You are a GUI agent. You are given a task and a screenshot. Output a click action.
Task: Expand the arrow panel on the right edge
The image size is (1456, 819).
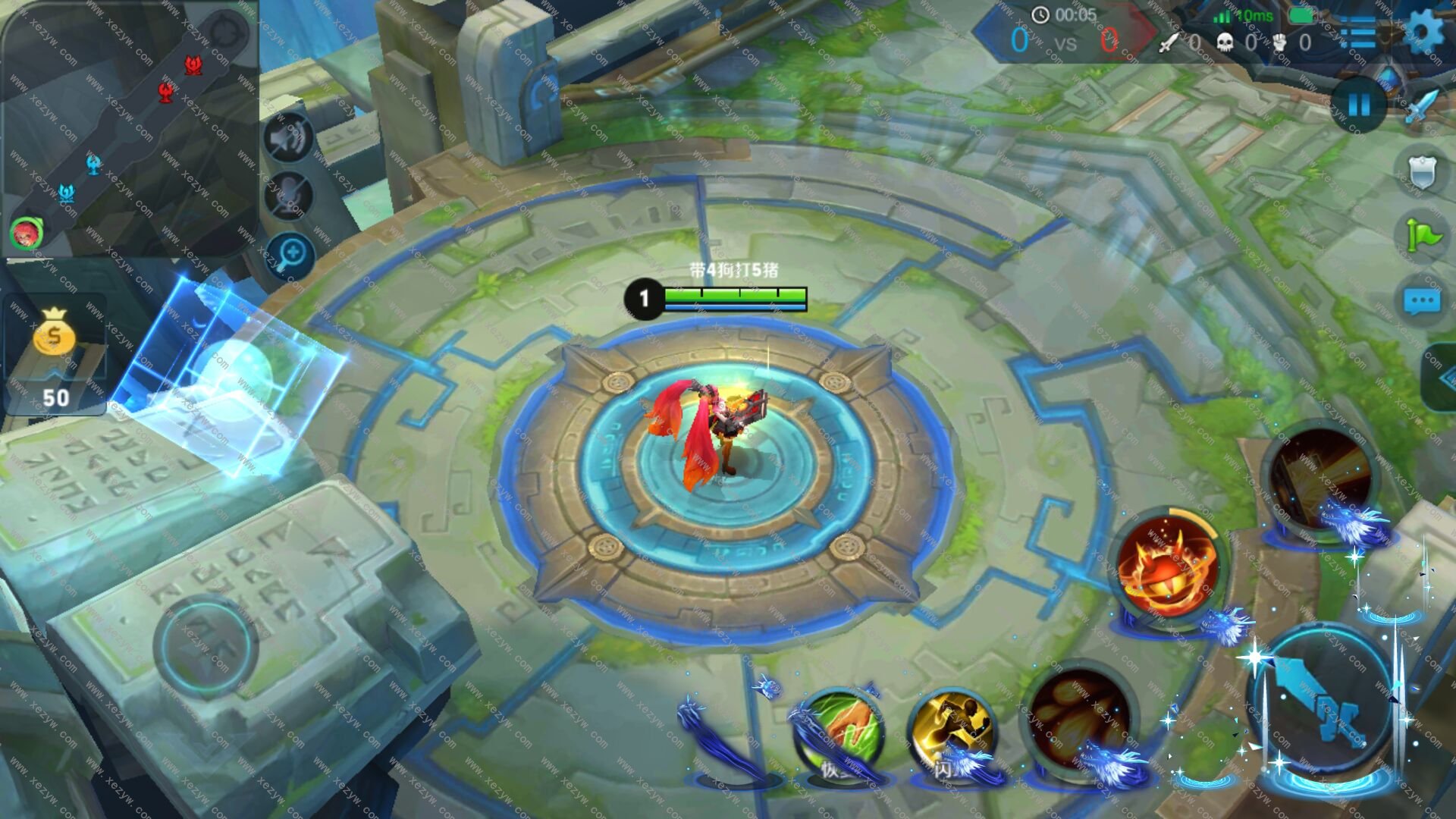click(x=1441, y=377)
